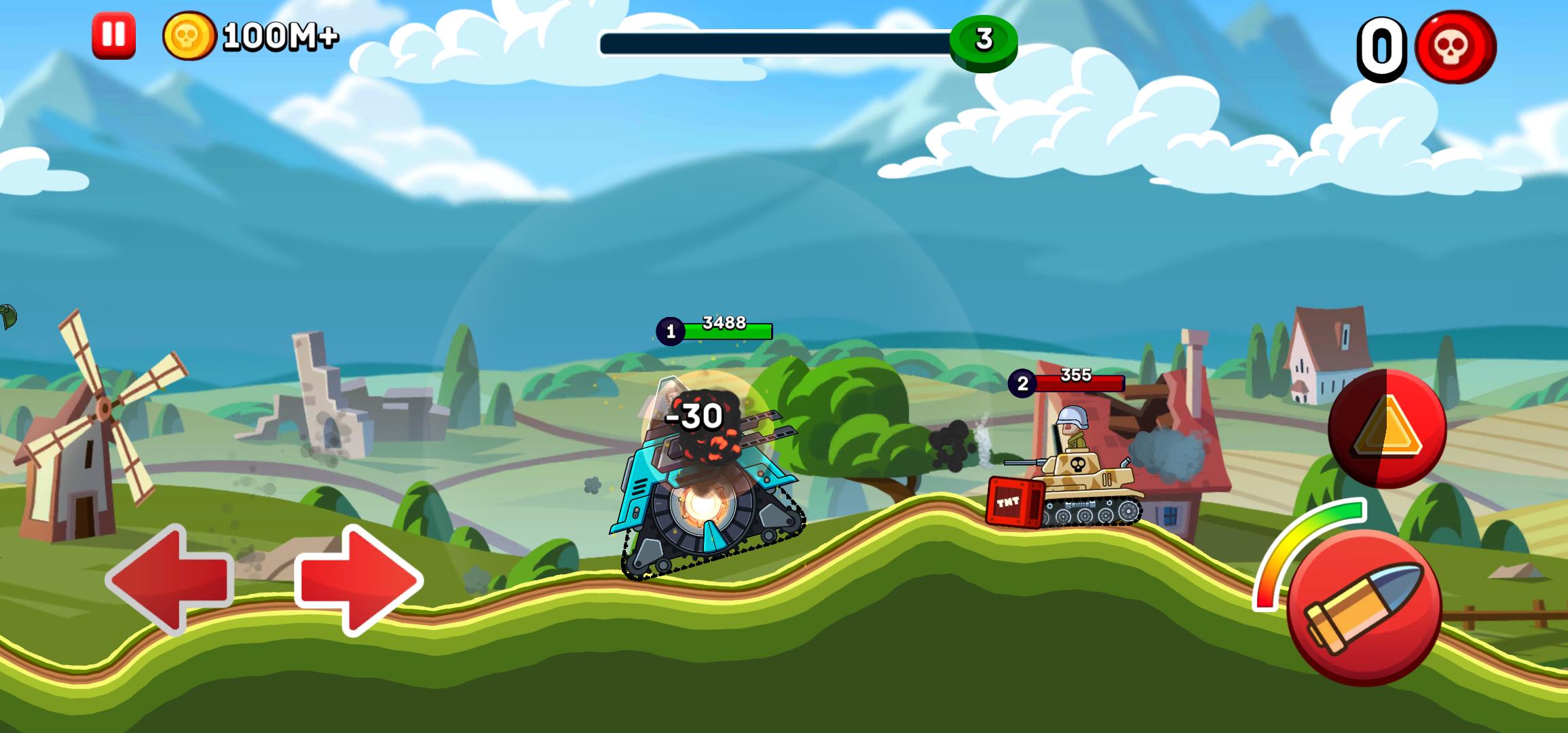Pause the game with the red pause button
1568x733 pixels.
tap(113, 35)
